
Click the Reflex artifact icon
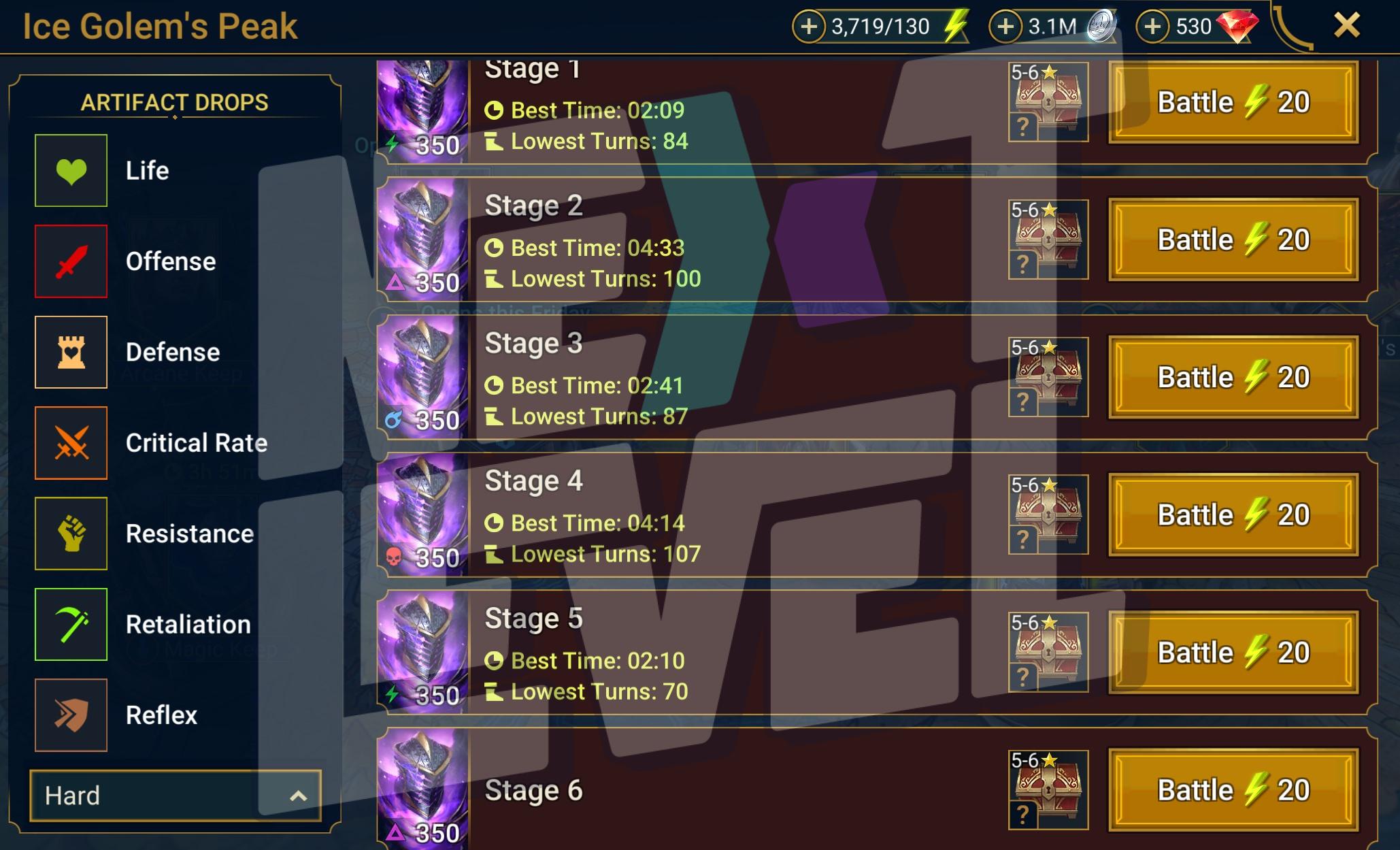coord(71,715)
